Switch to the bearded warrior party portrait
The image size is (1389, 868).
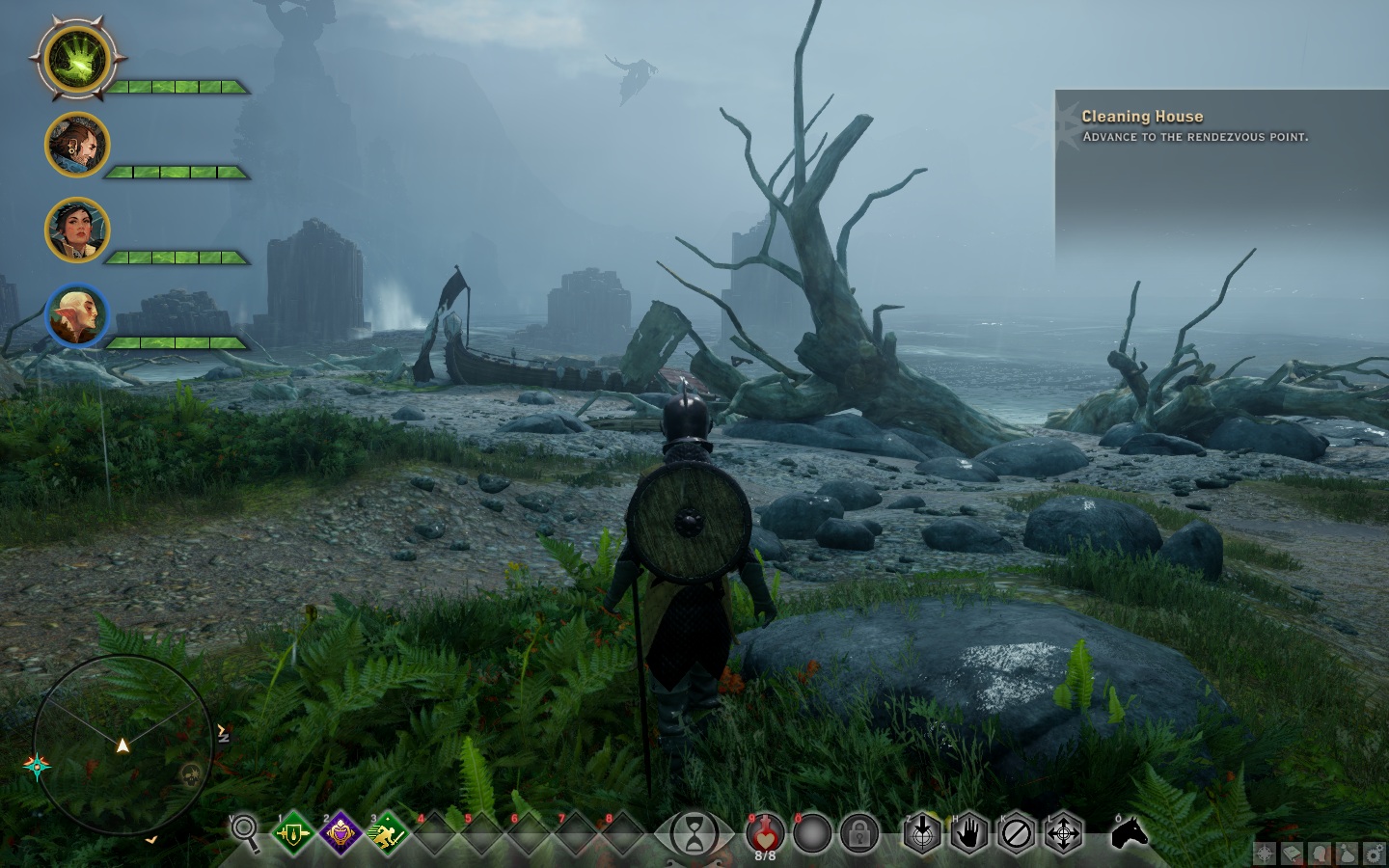77,145
